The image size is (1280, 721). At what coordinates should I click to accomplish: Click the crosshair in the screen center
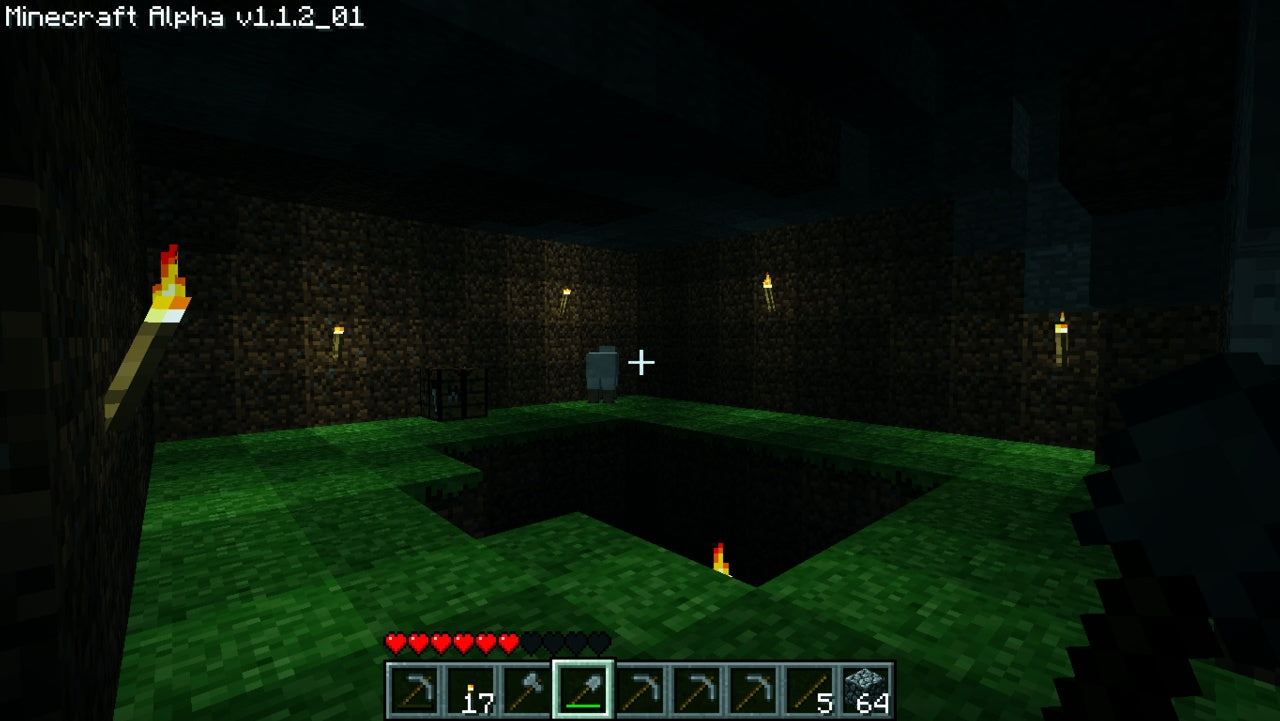[640, 363]
